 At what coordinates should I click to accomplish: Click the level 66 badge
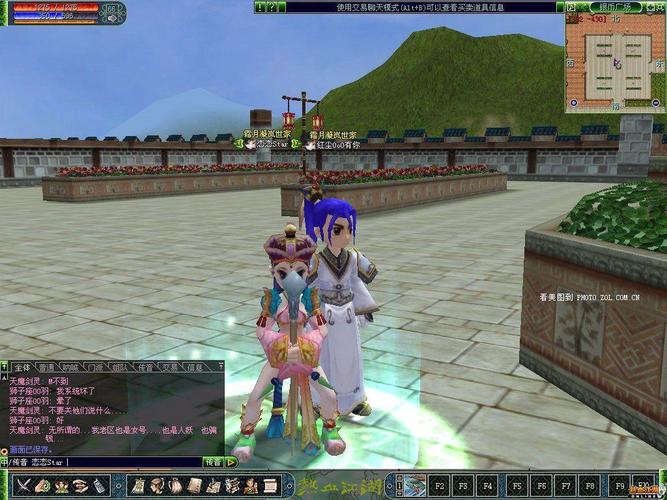pyautogui.click(x=111, y=11)
